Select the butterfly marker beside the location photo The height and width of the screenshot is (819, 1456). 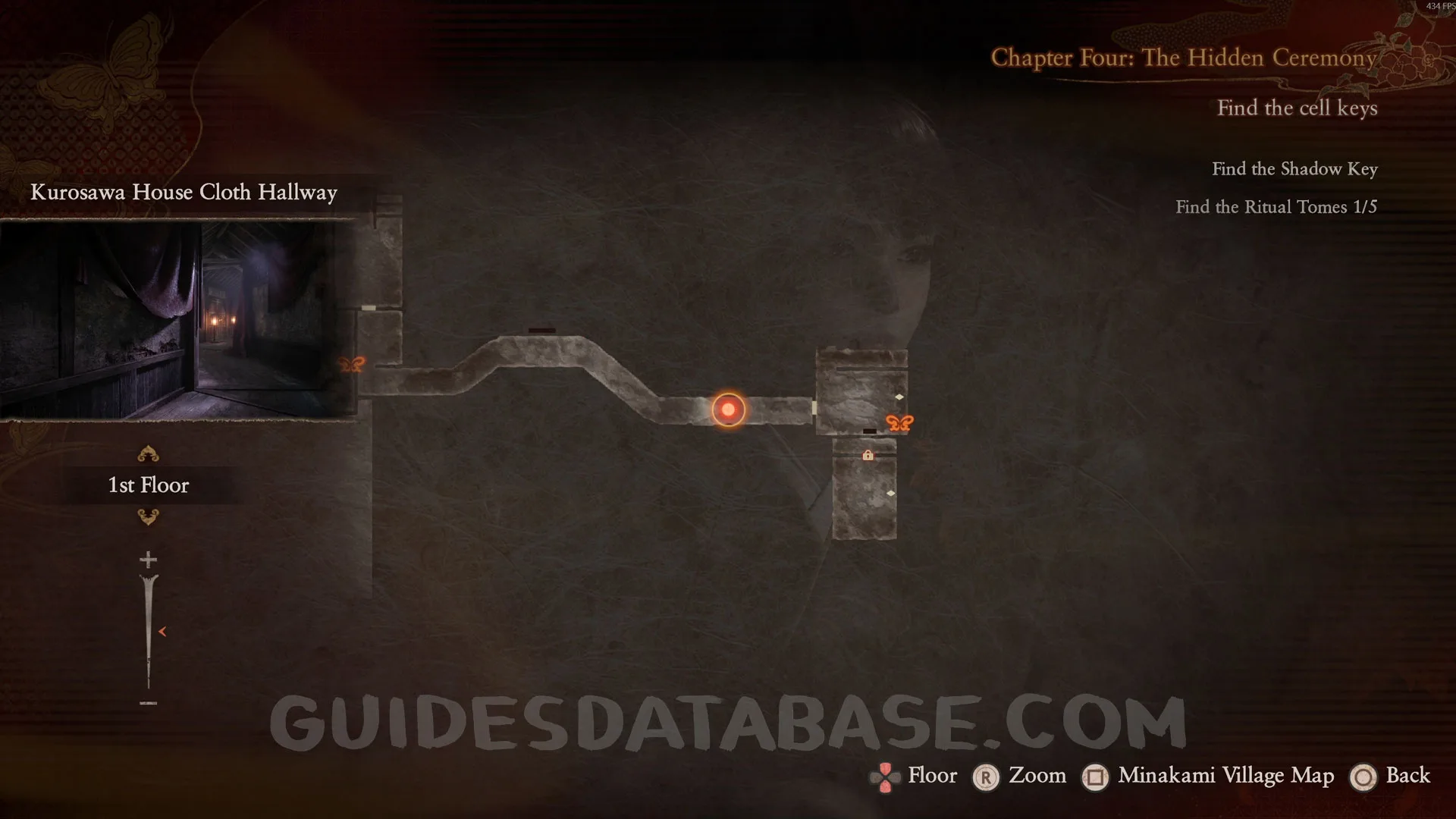pyautogui.click(x=352, y=365)
